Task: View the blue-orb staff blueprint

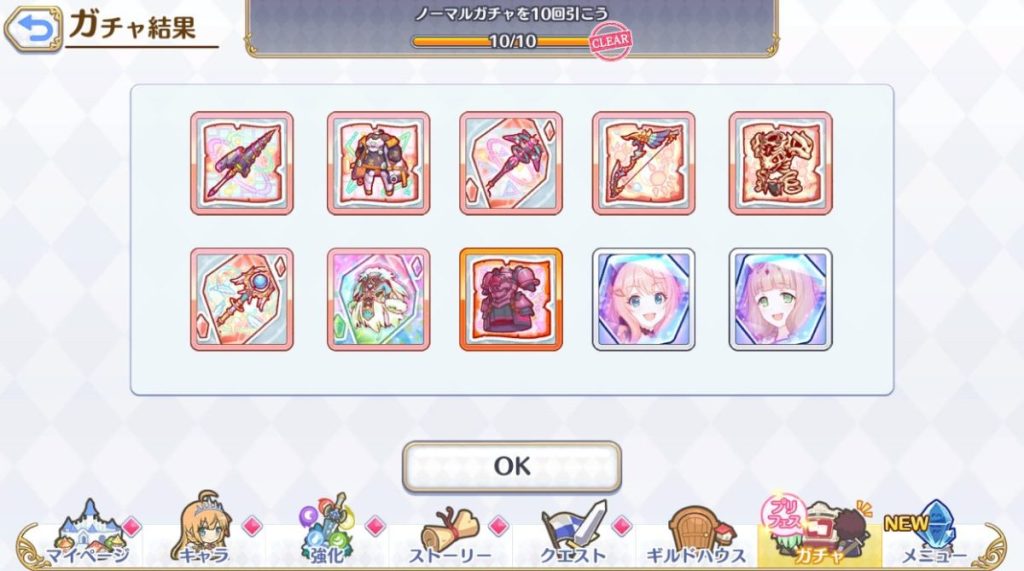Action: tap(241, 299)
